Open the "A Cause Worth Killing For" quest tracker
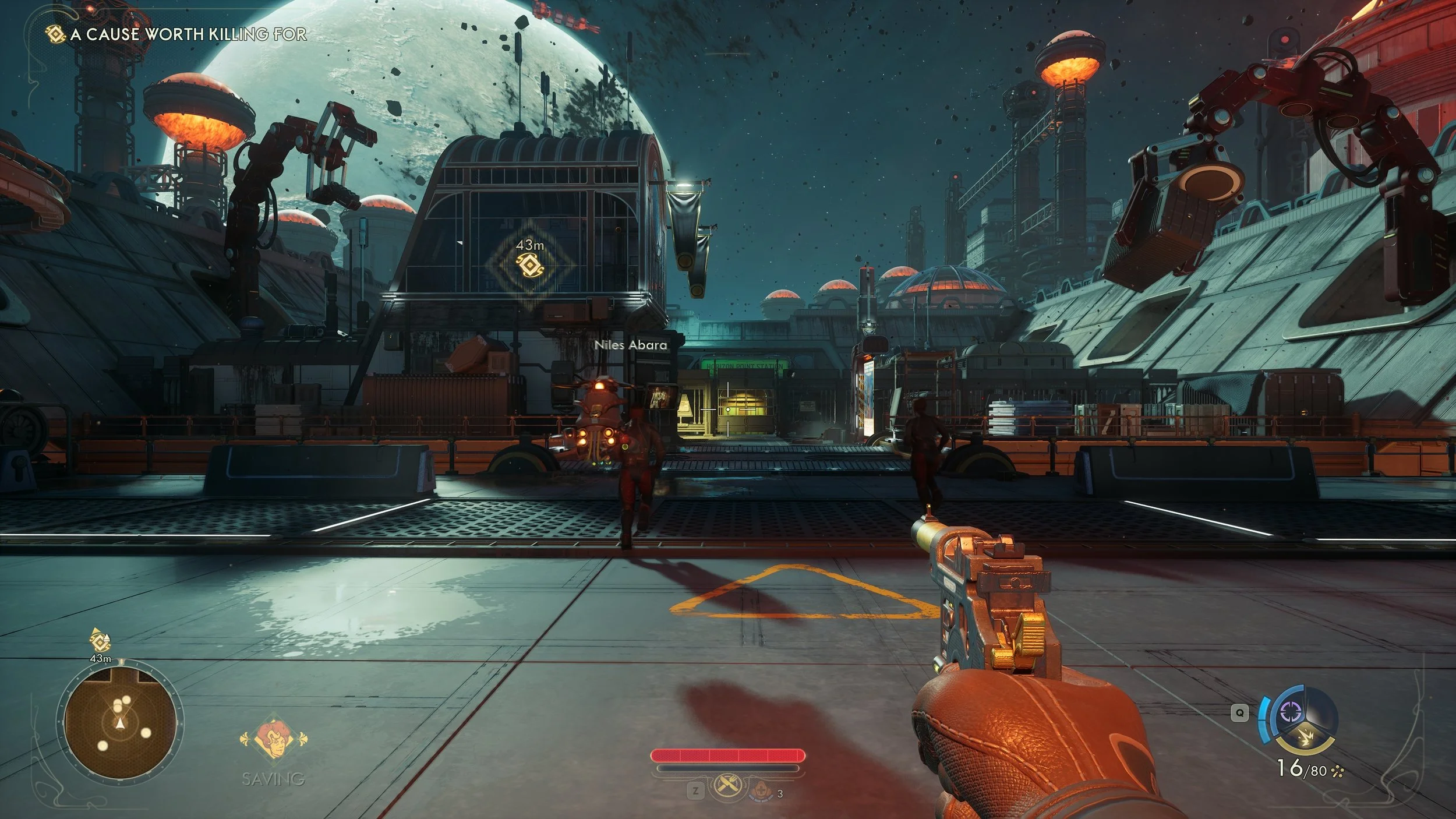The width and height of the screenshot is (1456, 819). coord(188,34)
